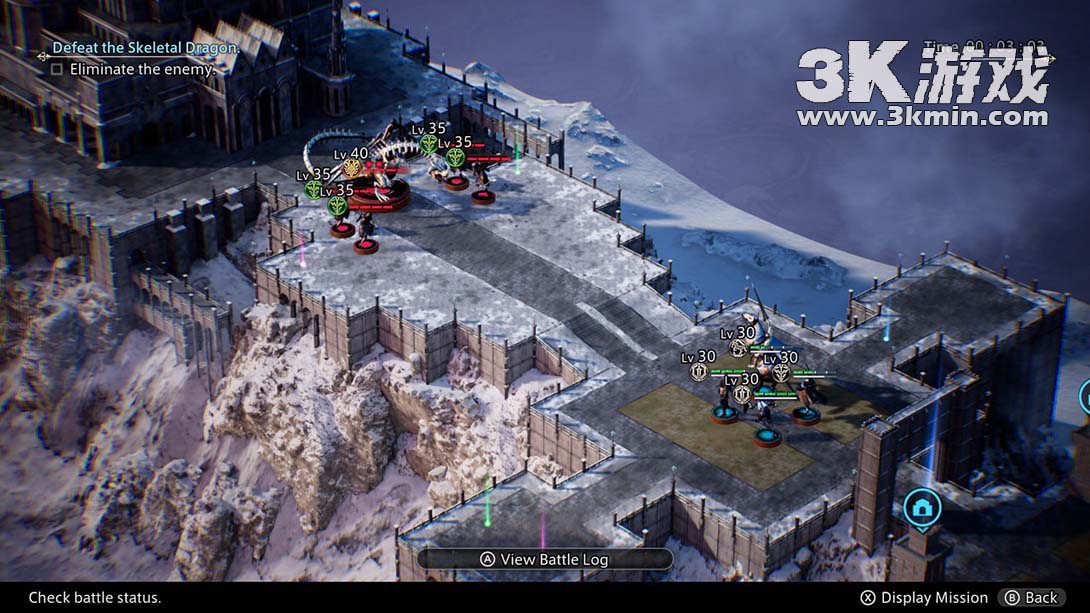The height and width of the screenshot is (613, 1090).
Task: Select the Defeat the Skeletal Dragon objective
Action: [x=146, y=48]
